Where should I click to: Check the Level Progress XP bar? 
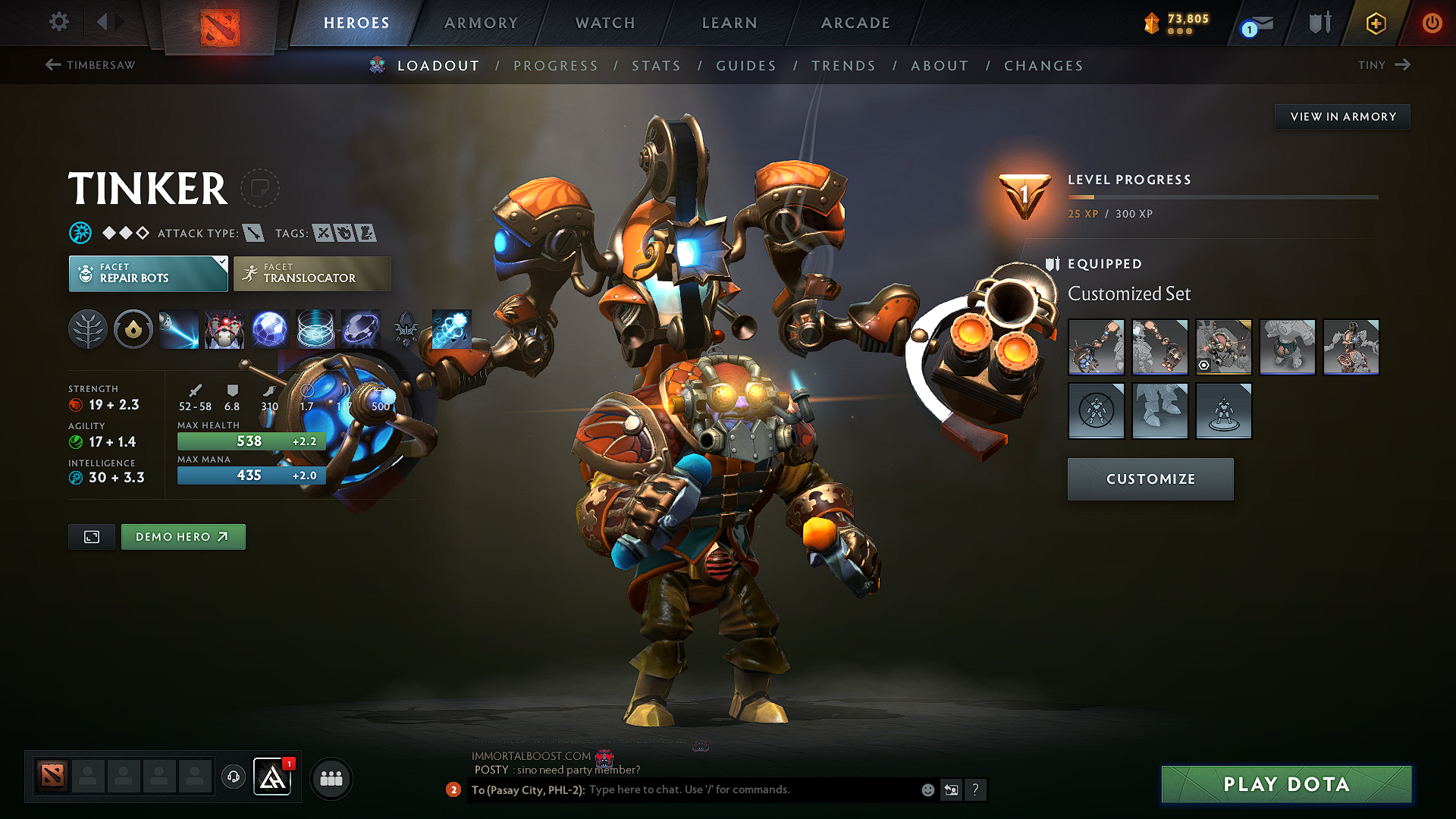[1221, 197]
